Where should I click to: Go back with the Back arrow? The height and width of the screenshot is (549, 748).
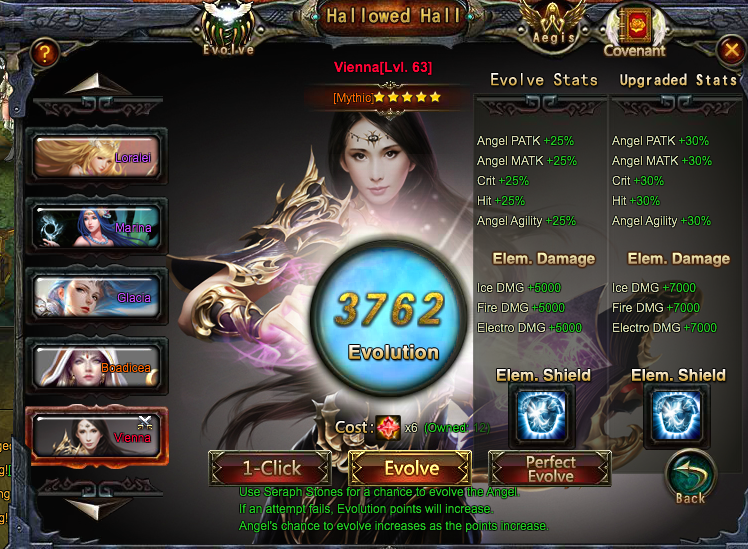click(690, 478)
